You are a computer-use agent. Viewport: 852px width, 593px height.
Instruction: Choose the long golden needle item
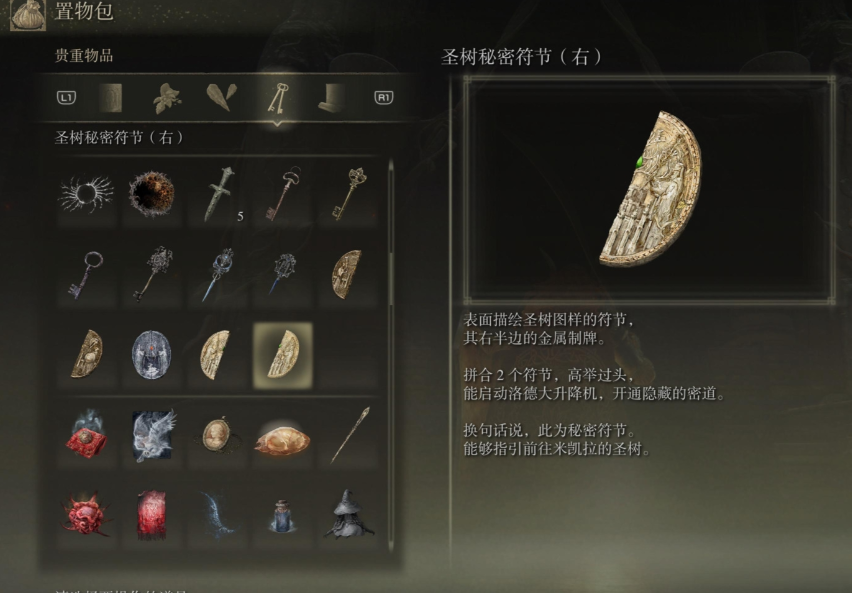tap(348, 434)
